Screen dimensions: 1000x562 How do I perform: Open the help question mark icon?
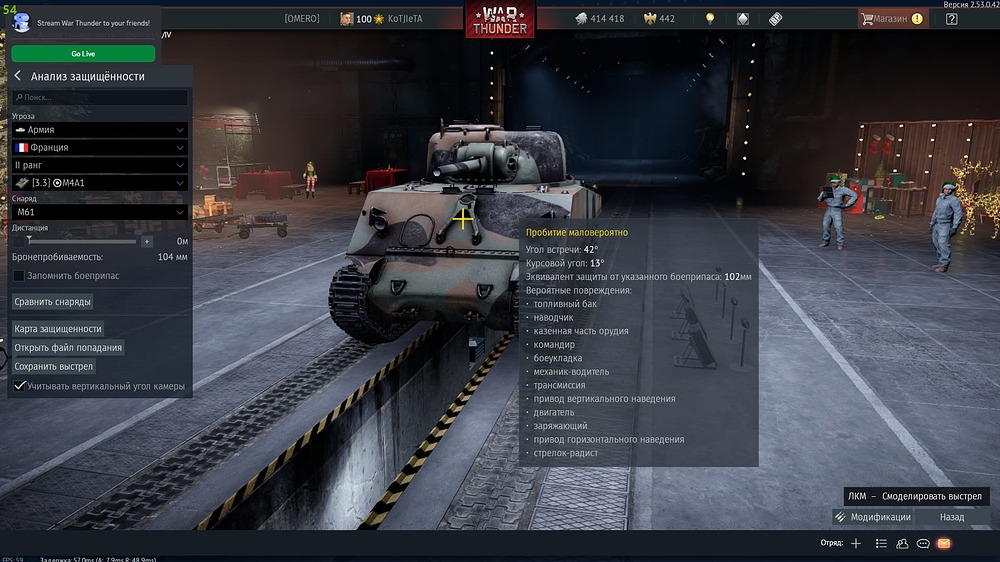click(x=951, y=18)
